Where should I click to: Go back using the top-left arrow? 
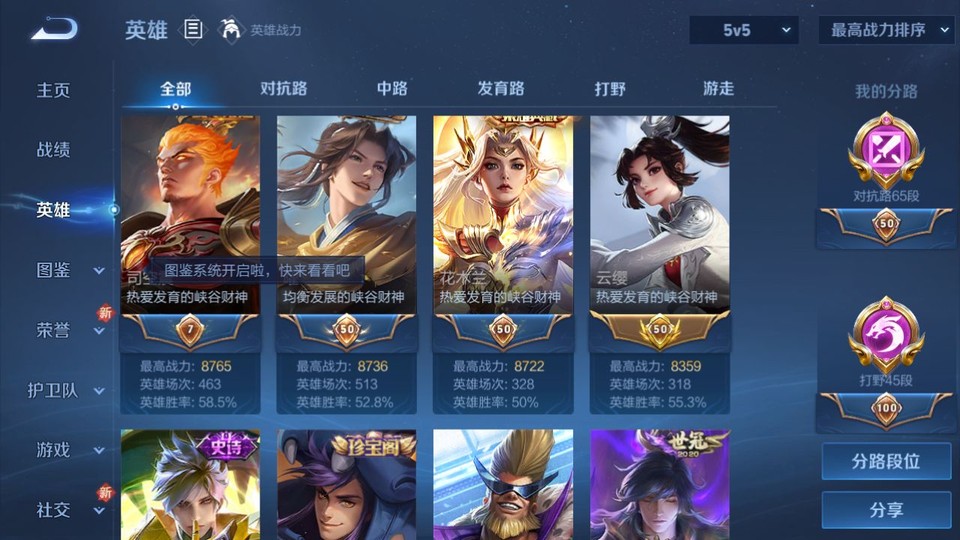(54, 29)
